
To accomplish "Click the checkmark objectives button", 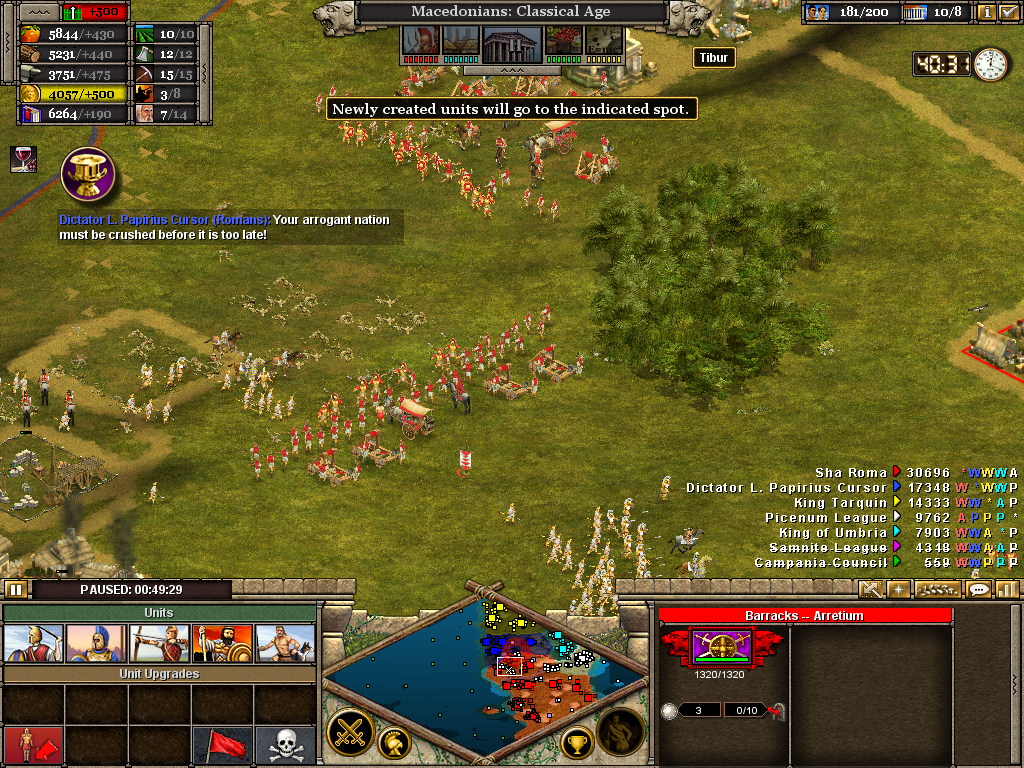I will click(x=1008, y=13).
